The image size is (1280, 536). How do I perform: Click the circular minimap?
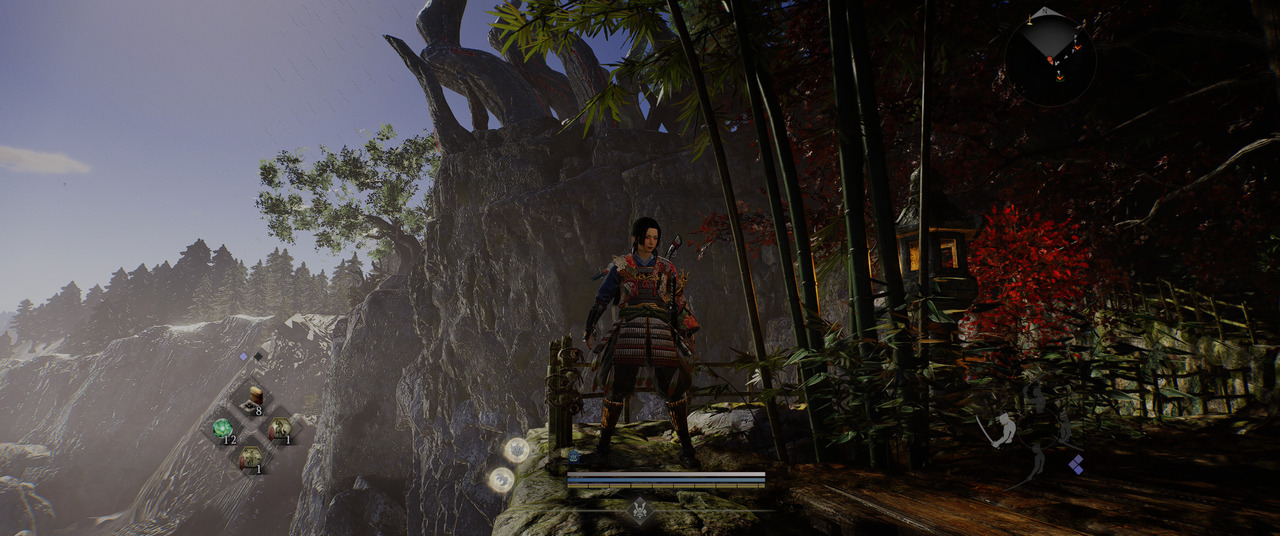point(1050,59)
